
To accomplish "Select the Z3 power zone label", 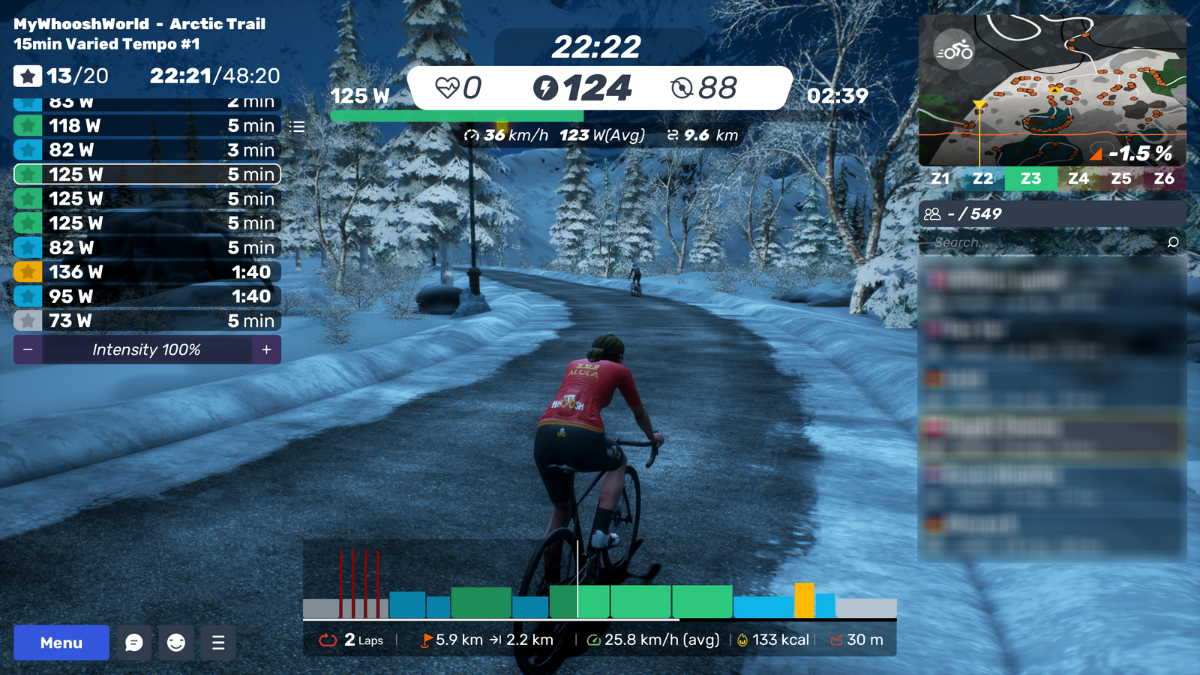I will pyautogui.click(x=1031, y=179).
